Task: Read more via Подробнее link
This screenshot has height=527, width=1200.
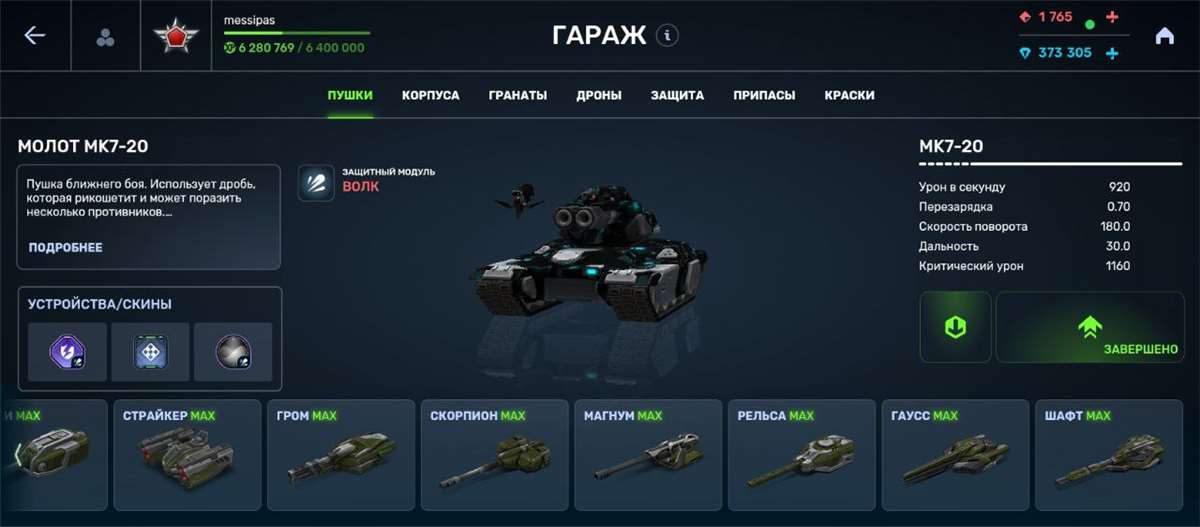Action: (65, 247)
